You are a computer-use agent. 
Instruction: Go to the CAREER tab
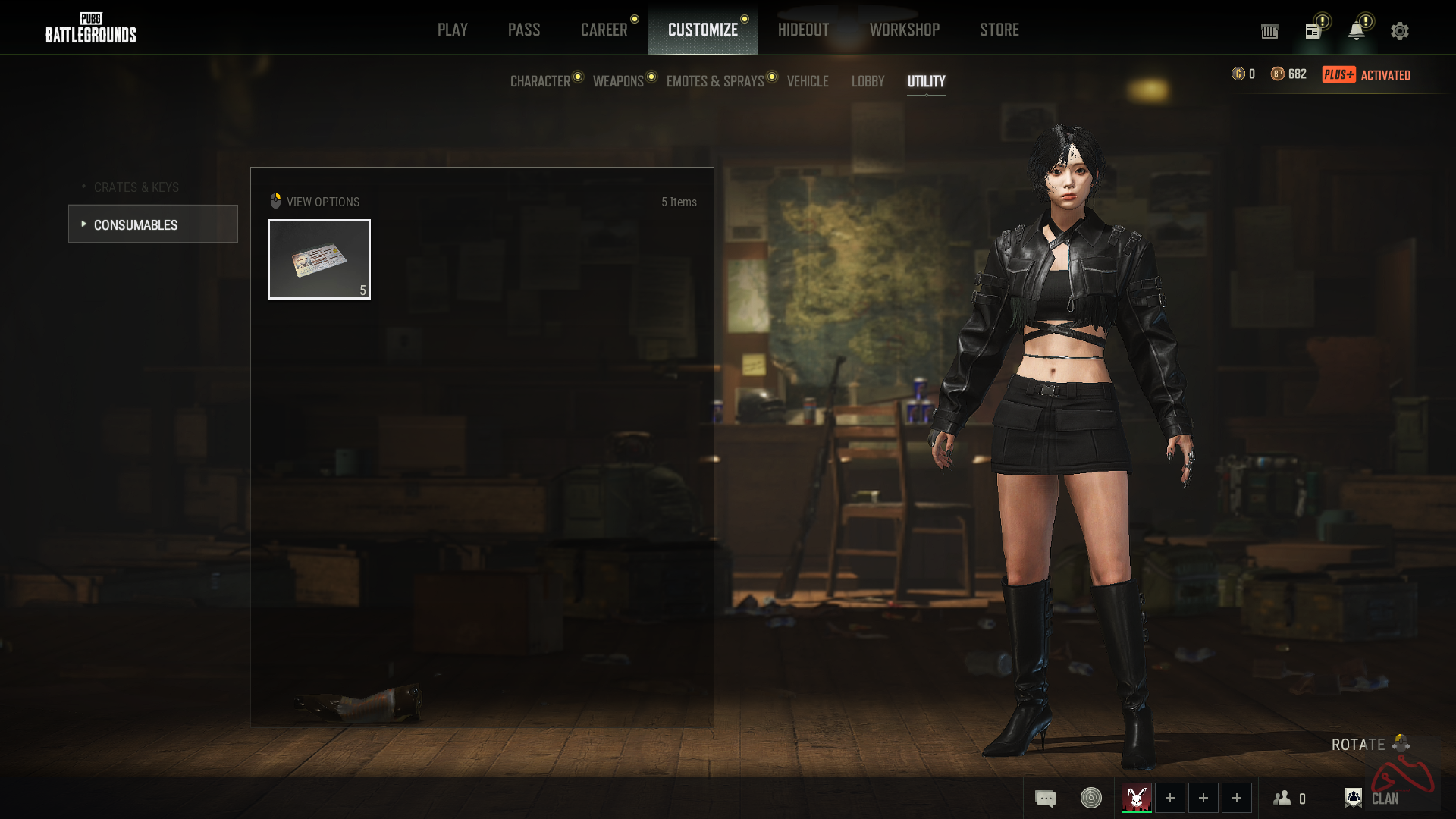[x=604, y=30]
